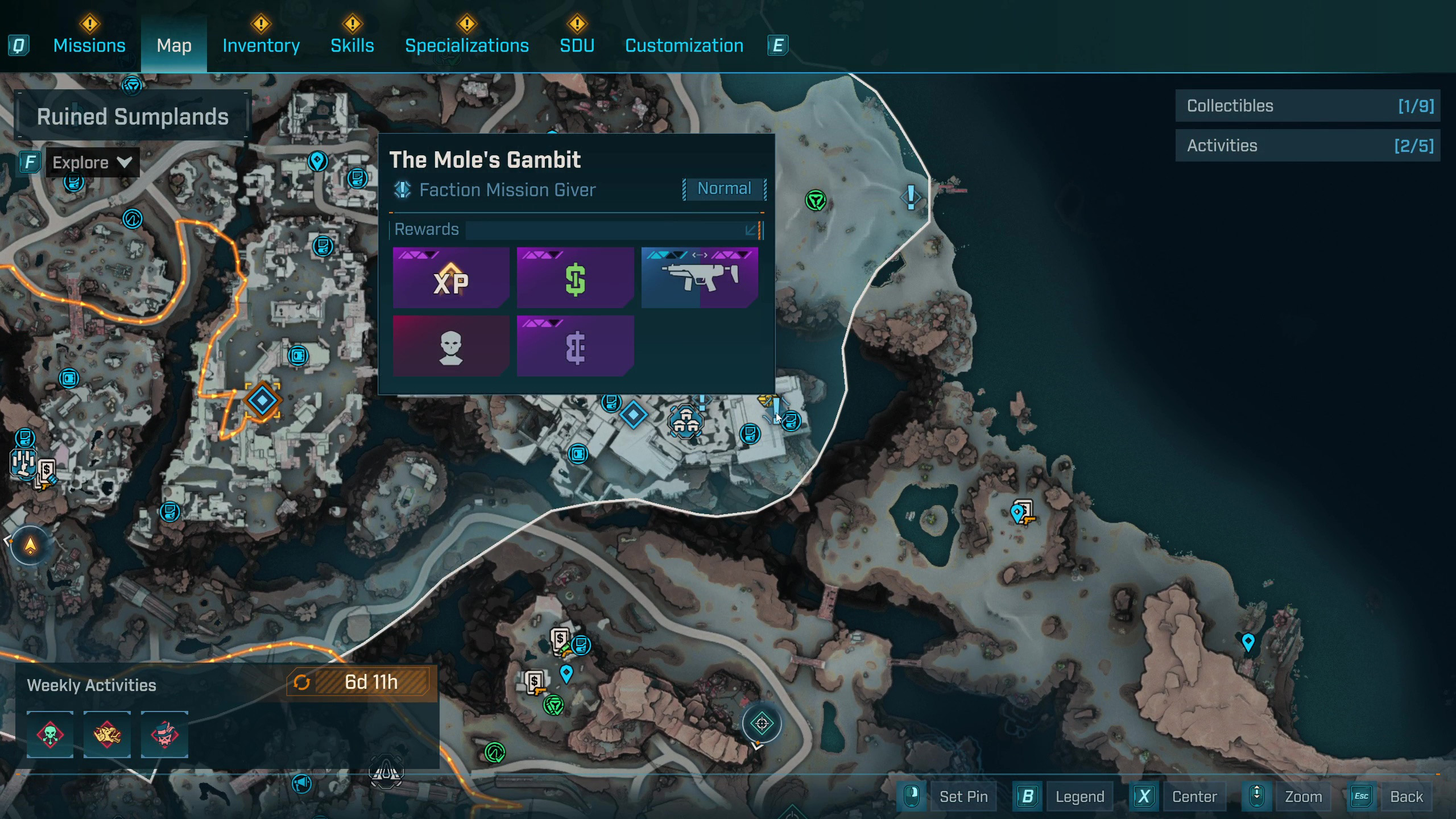Switch to the Customization tab
Image resolution: width=1456 pixels, height=819 pixels.
tap(684, 45)
